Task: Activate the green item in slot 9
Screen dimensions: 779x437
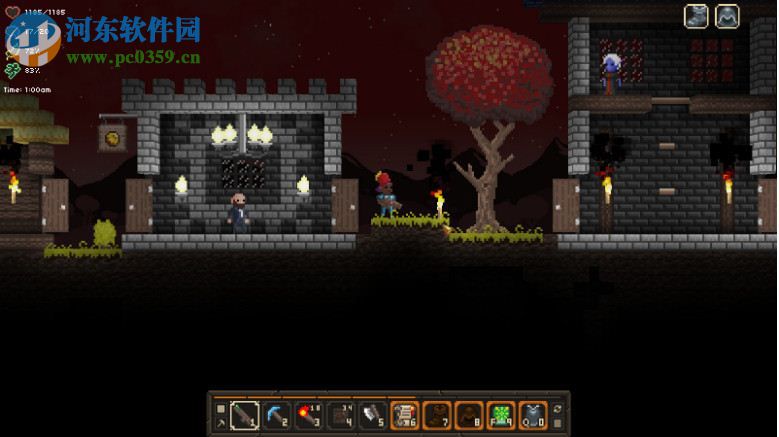Action: click(x=501, y=414)
